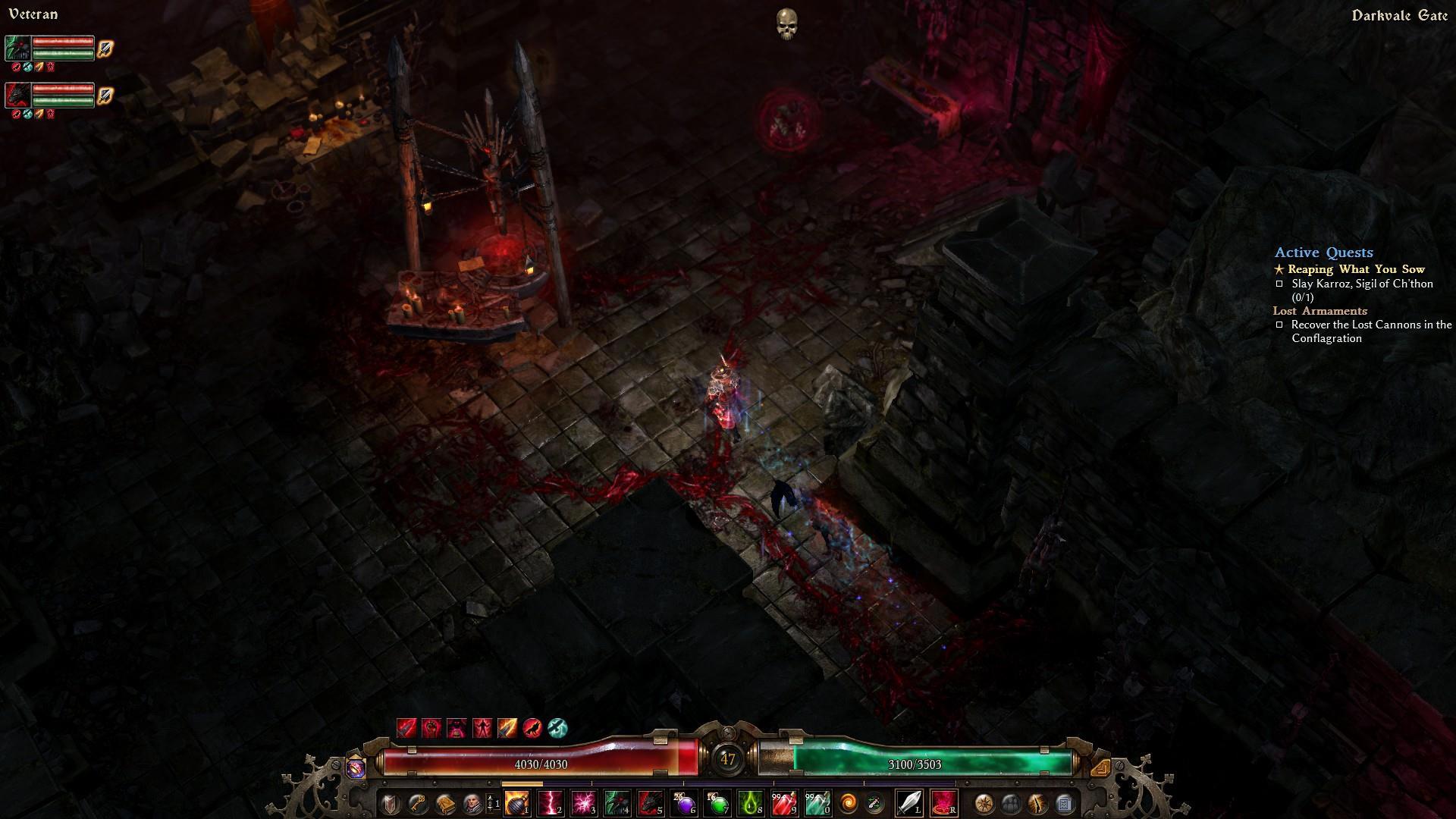Select the left-click sword attack slot
1456x819 pixels.
click(x=909, y=802)
